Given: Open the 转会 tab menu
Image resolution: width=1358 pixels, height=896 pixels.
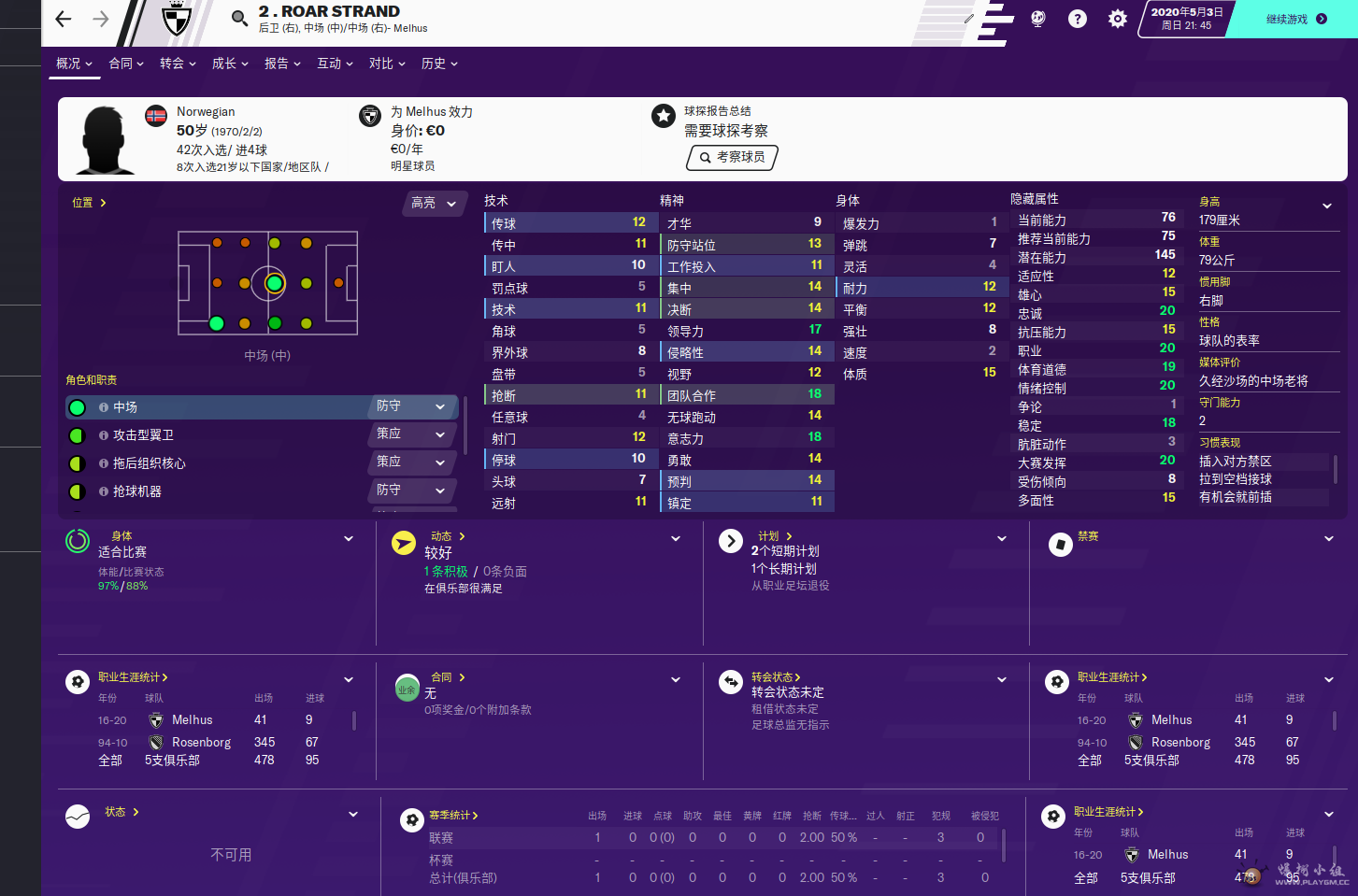Looking at the screenshot, I should [x=177, y=64].
